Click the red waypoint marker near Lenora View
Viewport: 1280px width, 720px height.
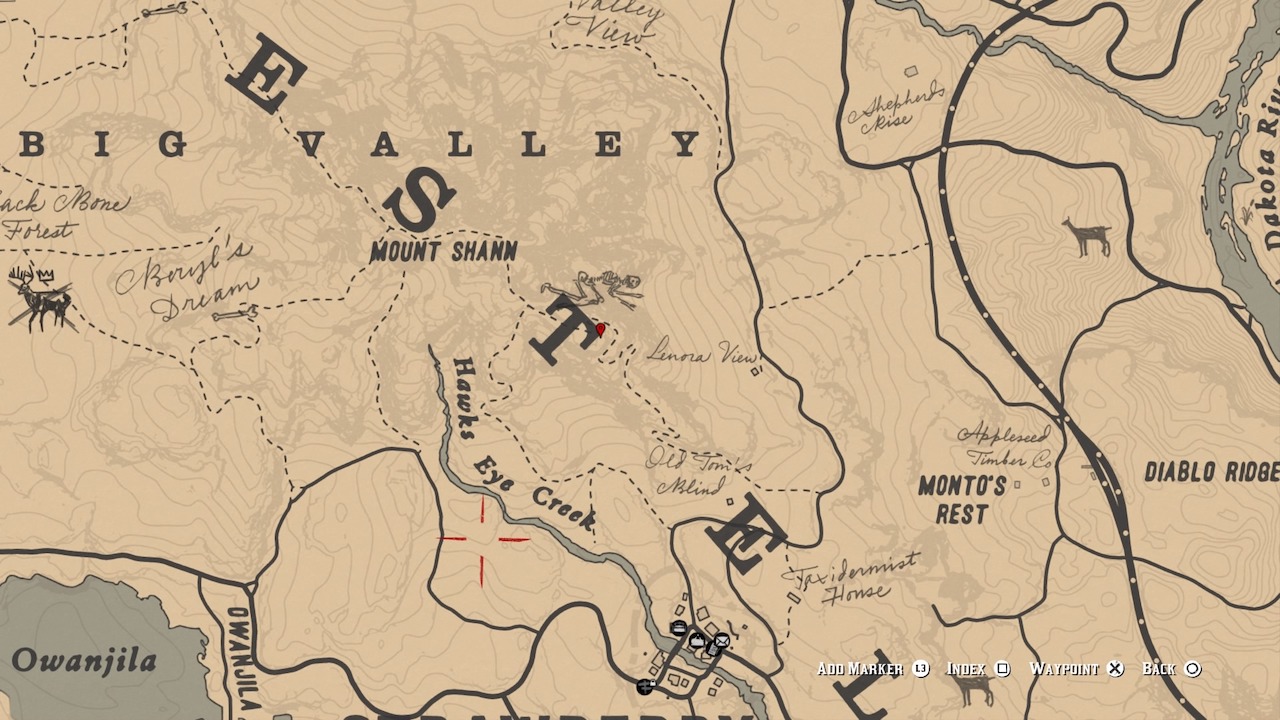coord(601,327)
